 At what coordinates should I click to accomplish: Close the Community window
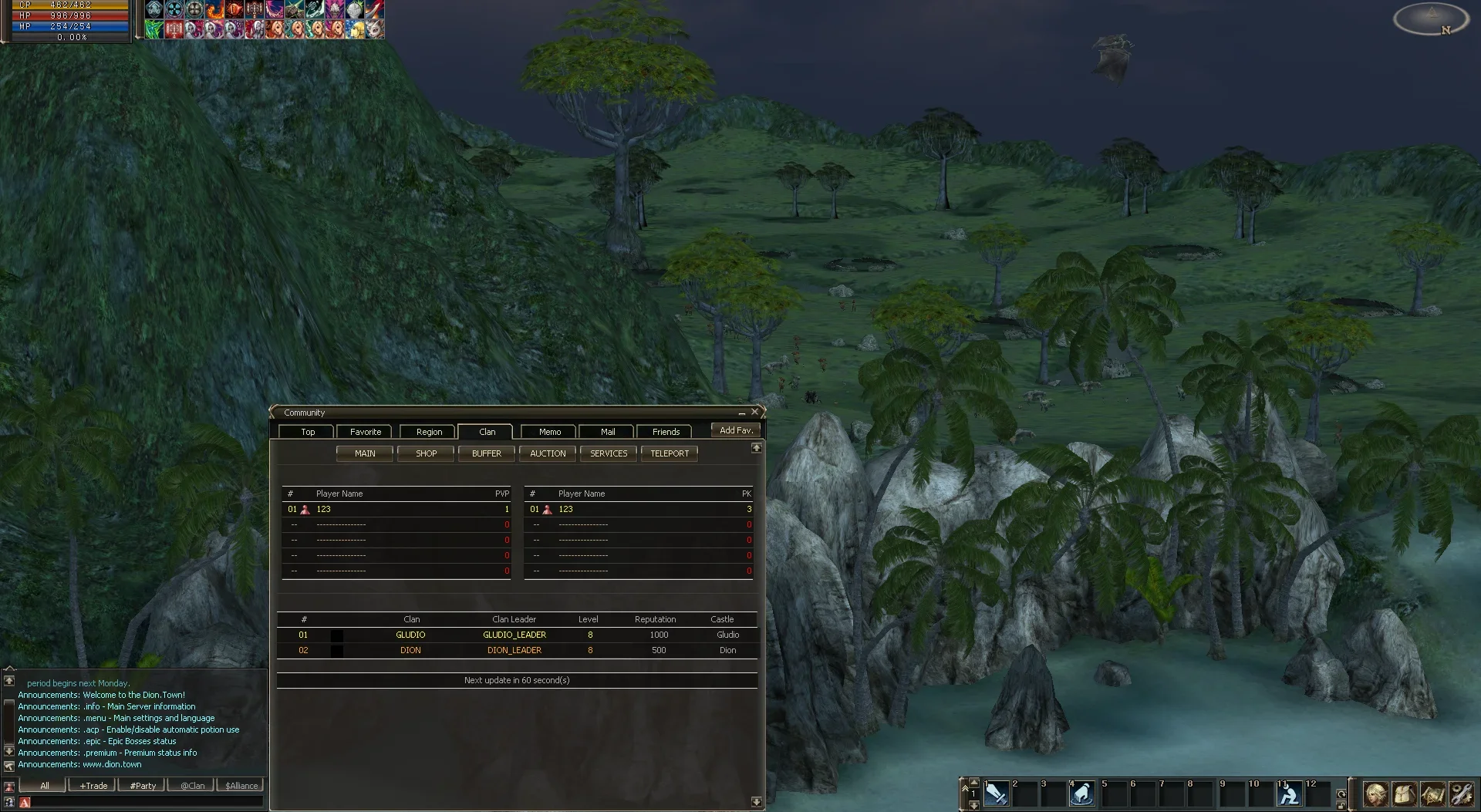755,412
